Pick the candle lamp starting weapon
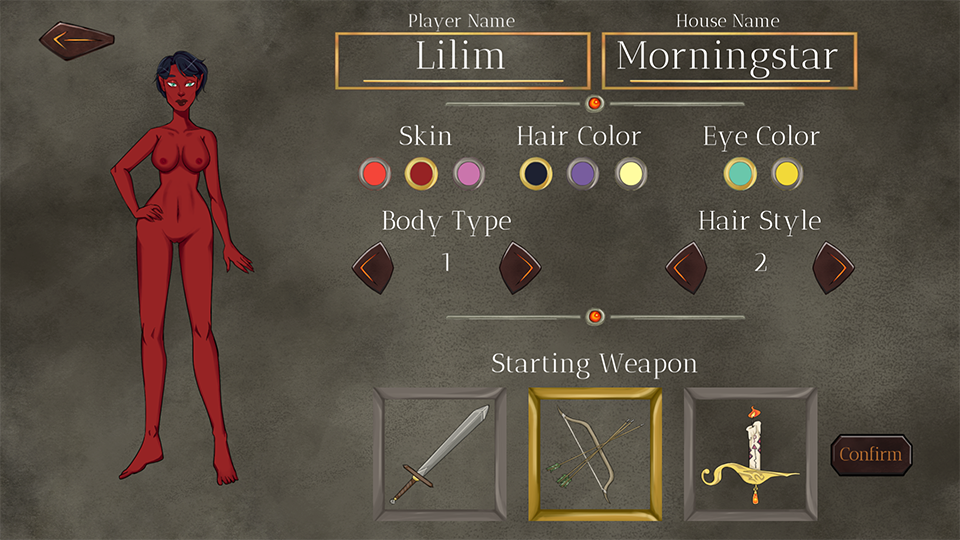The width and height of the screenshot is (960, 540). click(x=750, y=454)
